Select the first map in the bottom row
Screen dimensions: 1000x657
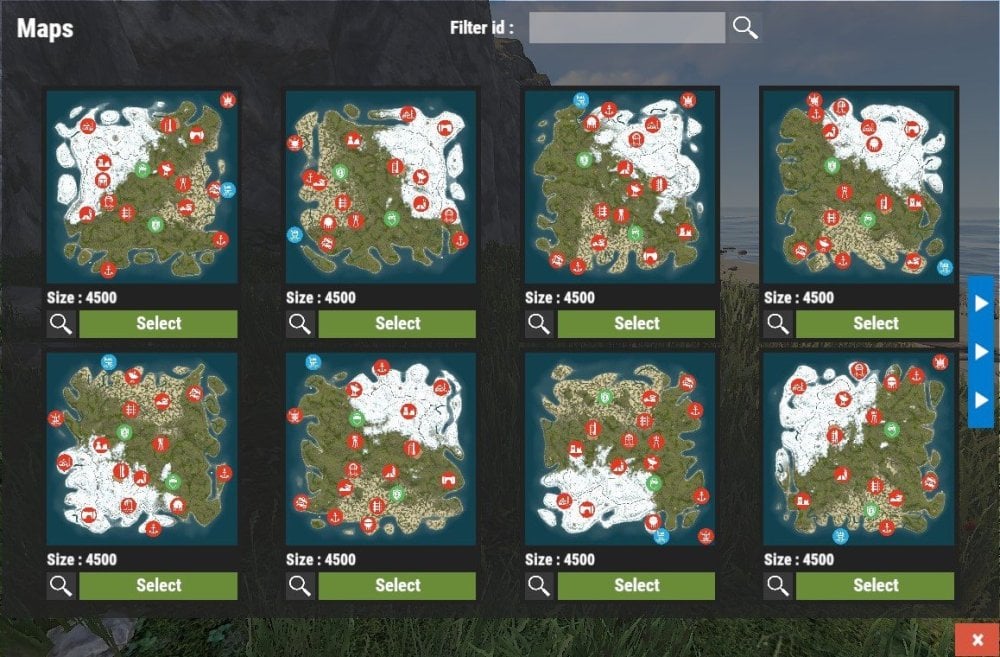[x=158, y=586]
